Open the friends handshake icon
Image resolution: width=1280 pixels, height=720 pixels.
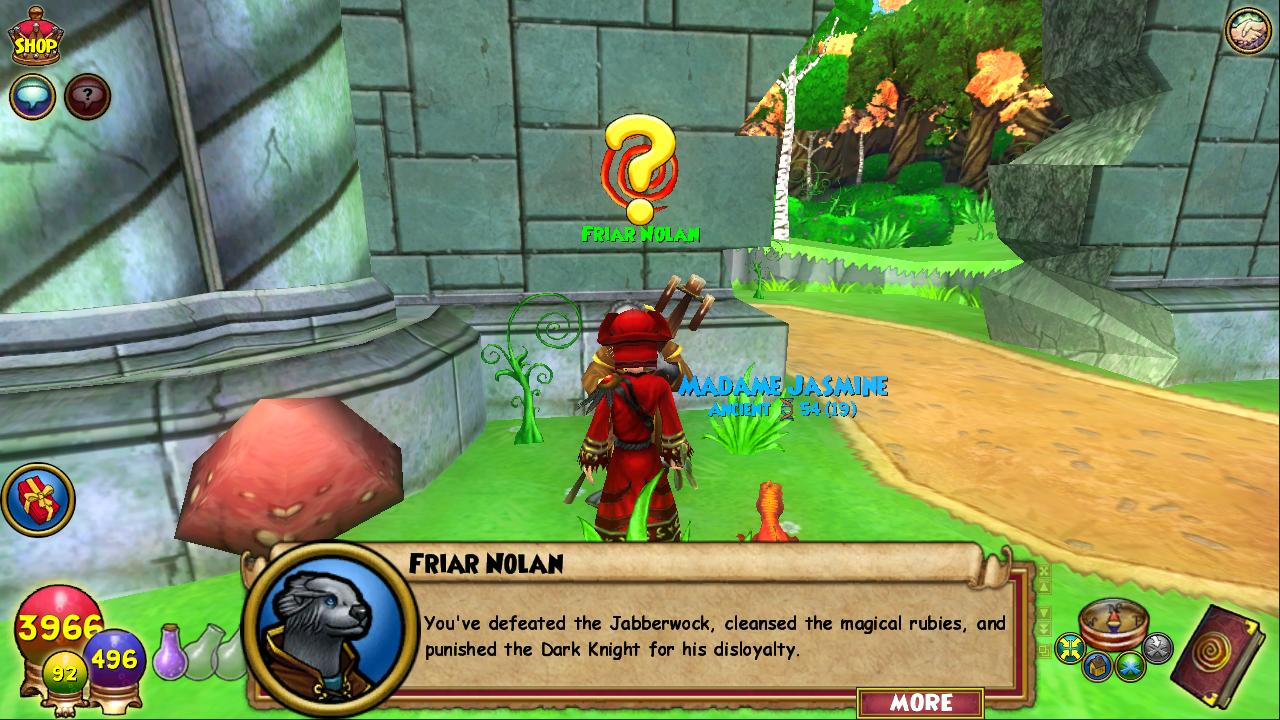click(x=1247, y=31)
